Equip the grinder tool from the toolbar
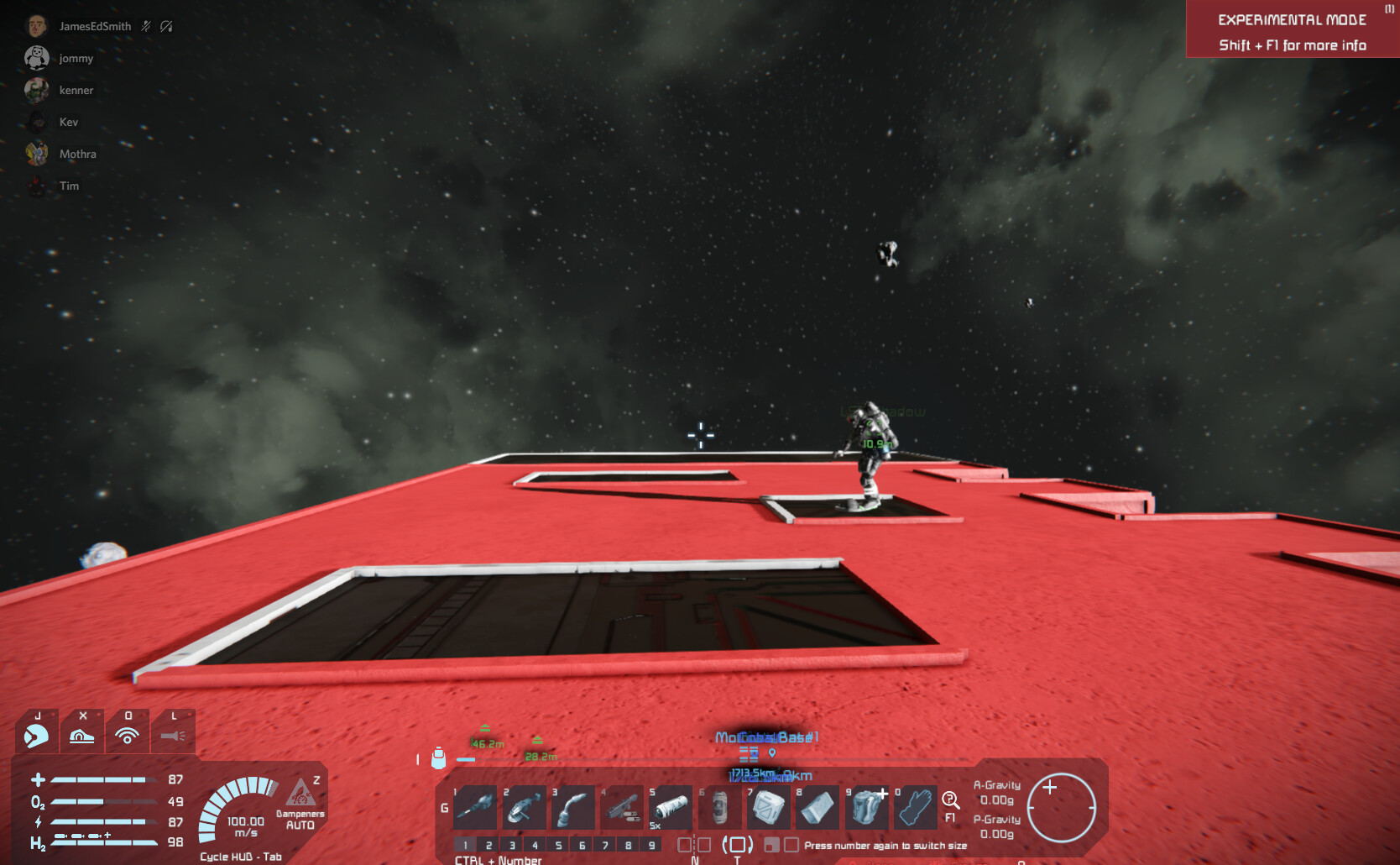1400x865 pixels. coord(524,808)
